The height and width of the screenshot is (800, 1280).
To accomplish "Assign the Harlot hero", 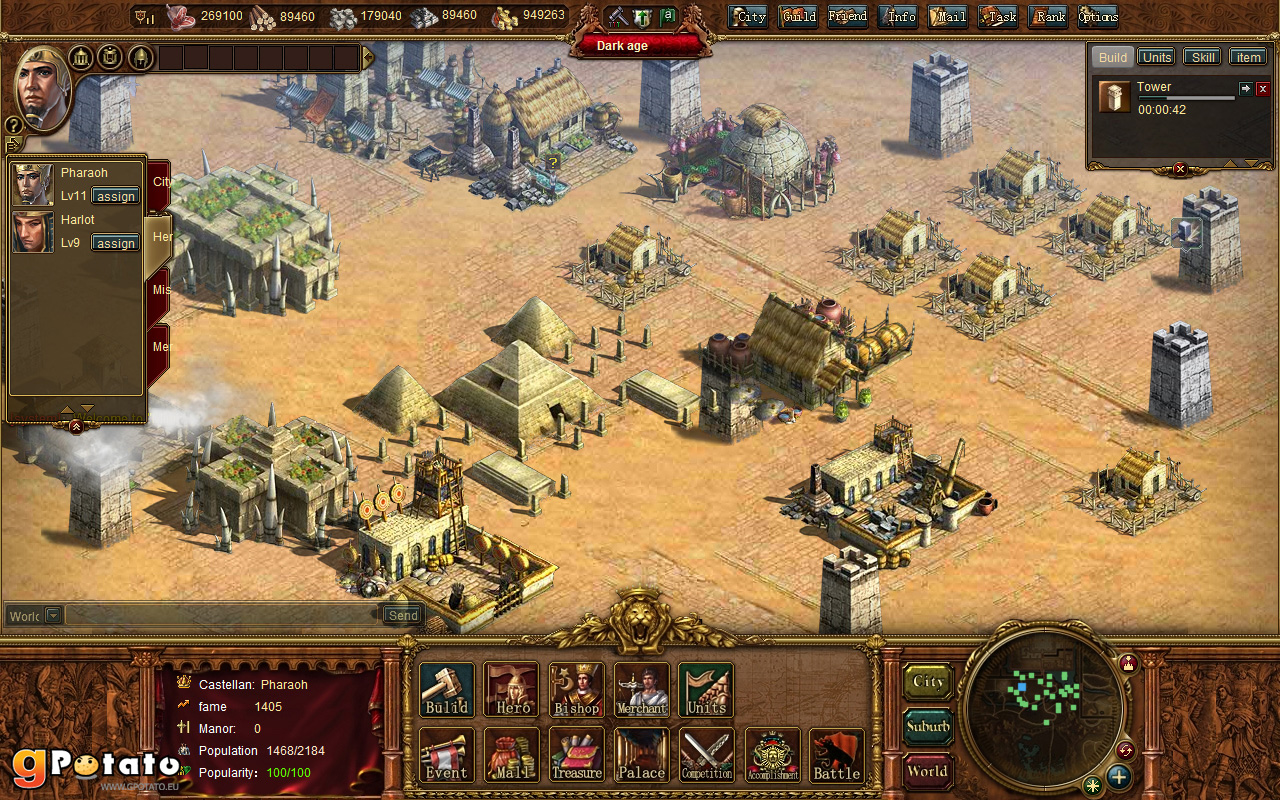I will (x=116, y=243).
